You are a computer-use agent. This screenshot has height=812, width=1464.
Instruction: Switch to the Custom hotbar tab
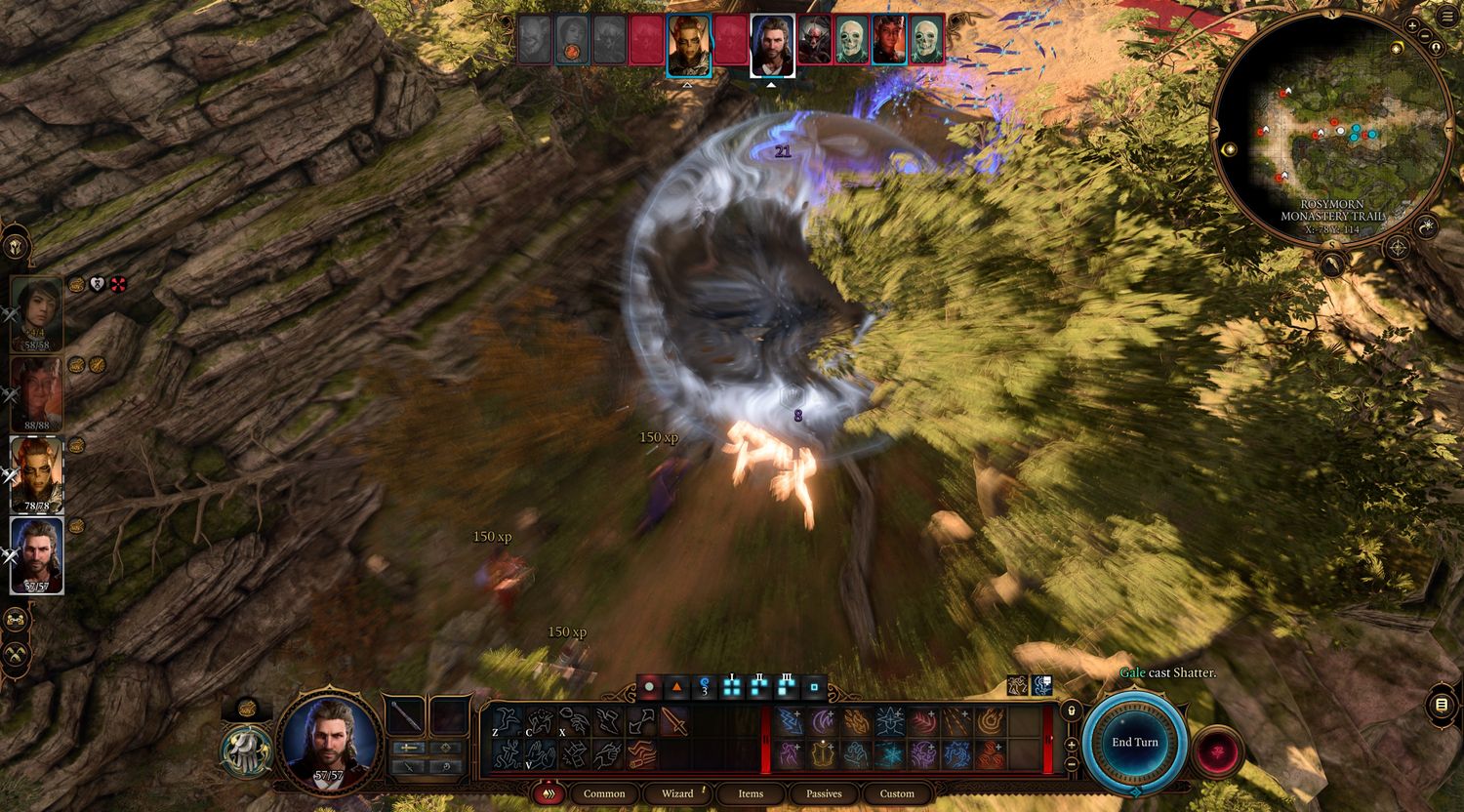(x=897, y=793)
